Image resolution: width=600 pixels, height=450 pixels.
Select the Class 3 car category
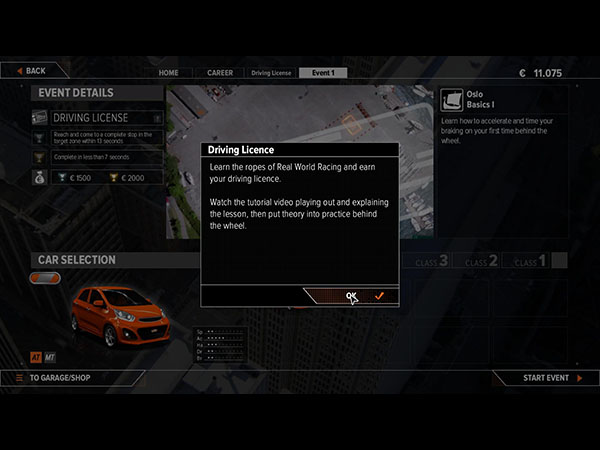(x=425, y=261)
